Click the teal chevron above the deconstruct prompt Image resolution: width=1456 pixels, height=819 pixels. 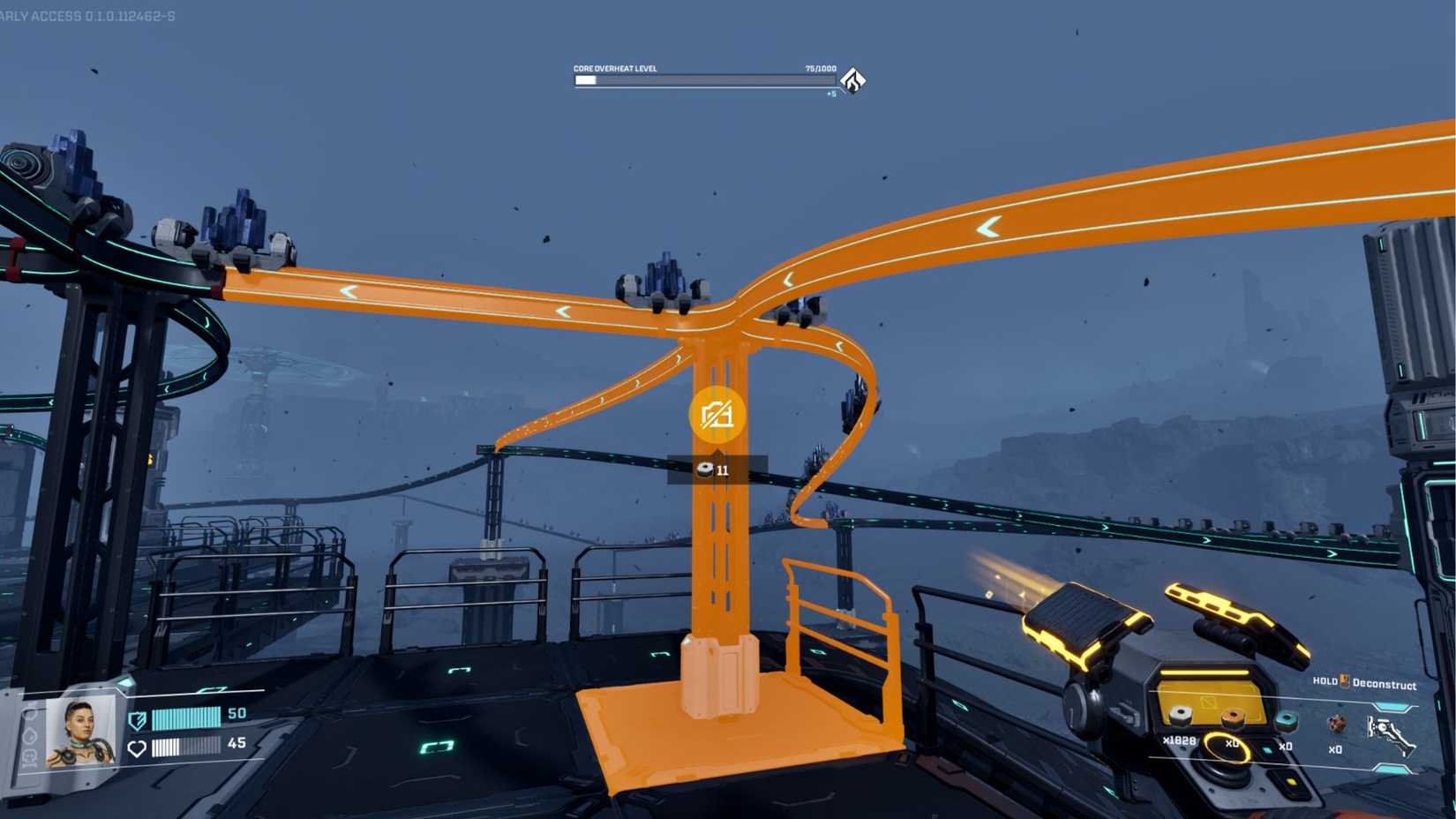(1392, 706)
